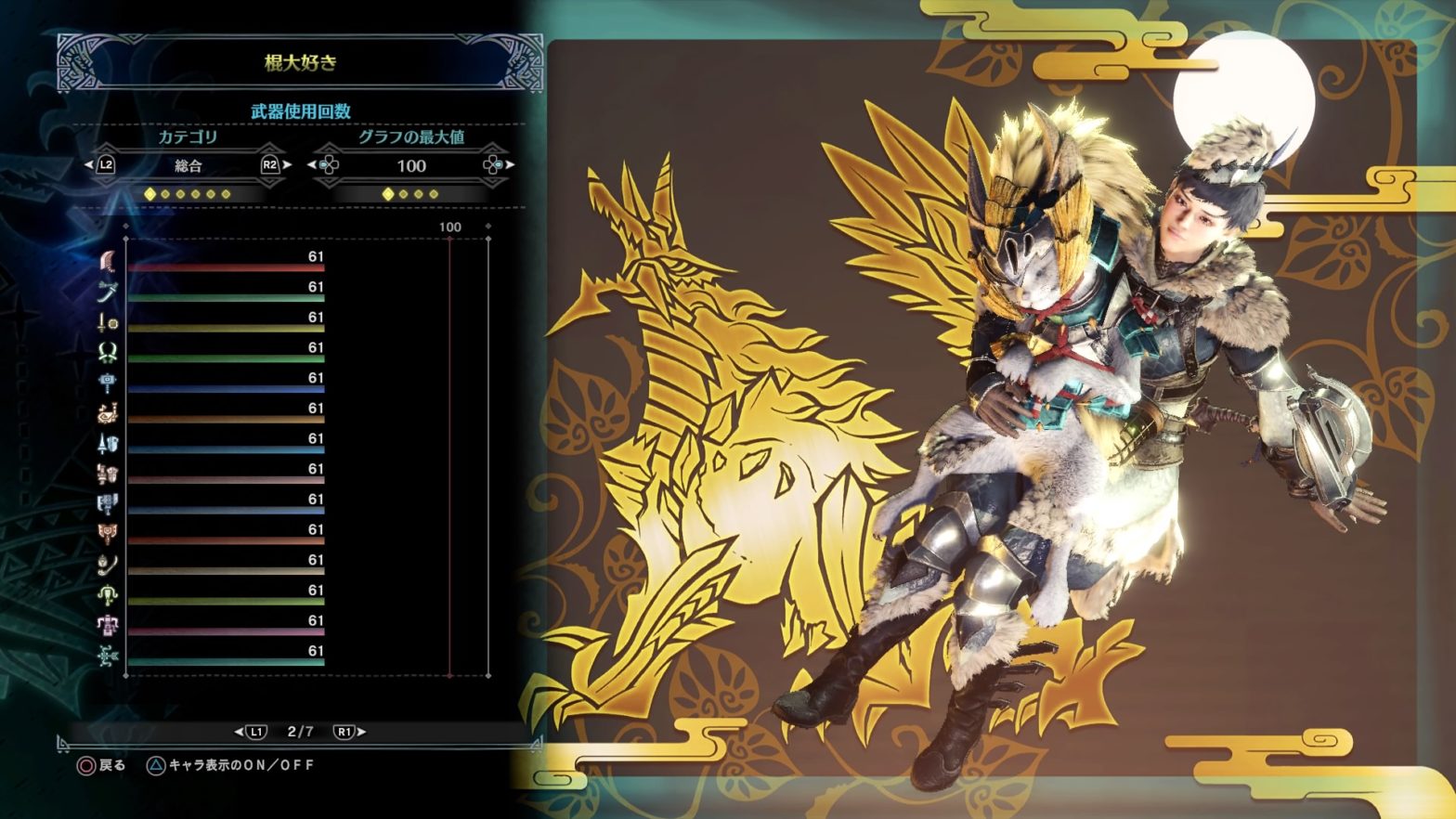The width and height of the screenshot is (1456, 819).
Task: Select the Charge Blade weapon icon
Action: tap(108, 535)
